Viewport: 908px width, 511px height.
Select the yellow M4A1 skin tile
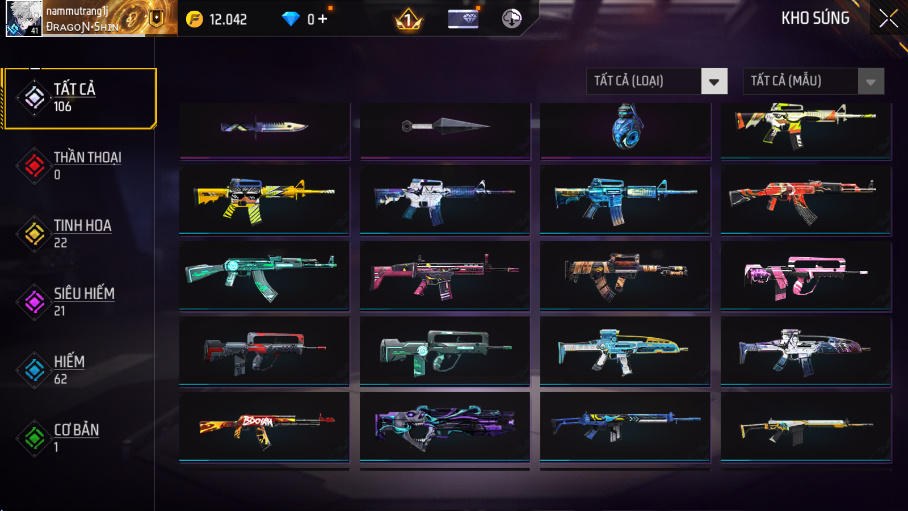(265, 199)
